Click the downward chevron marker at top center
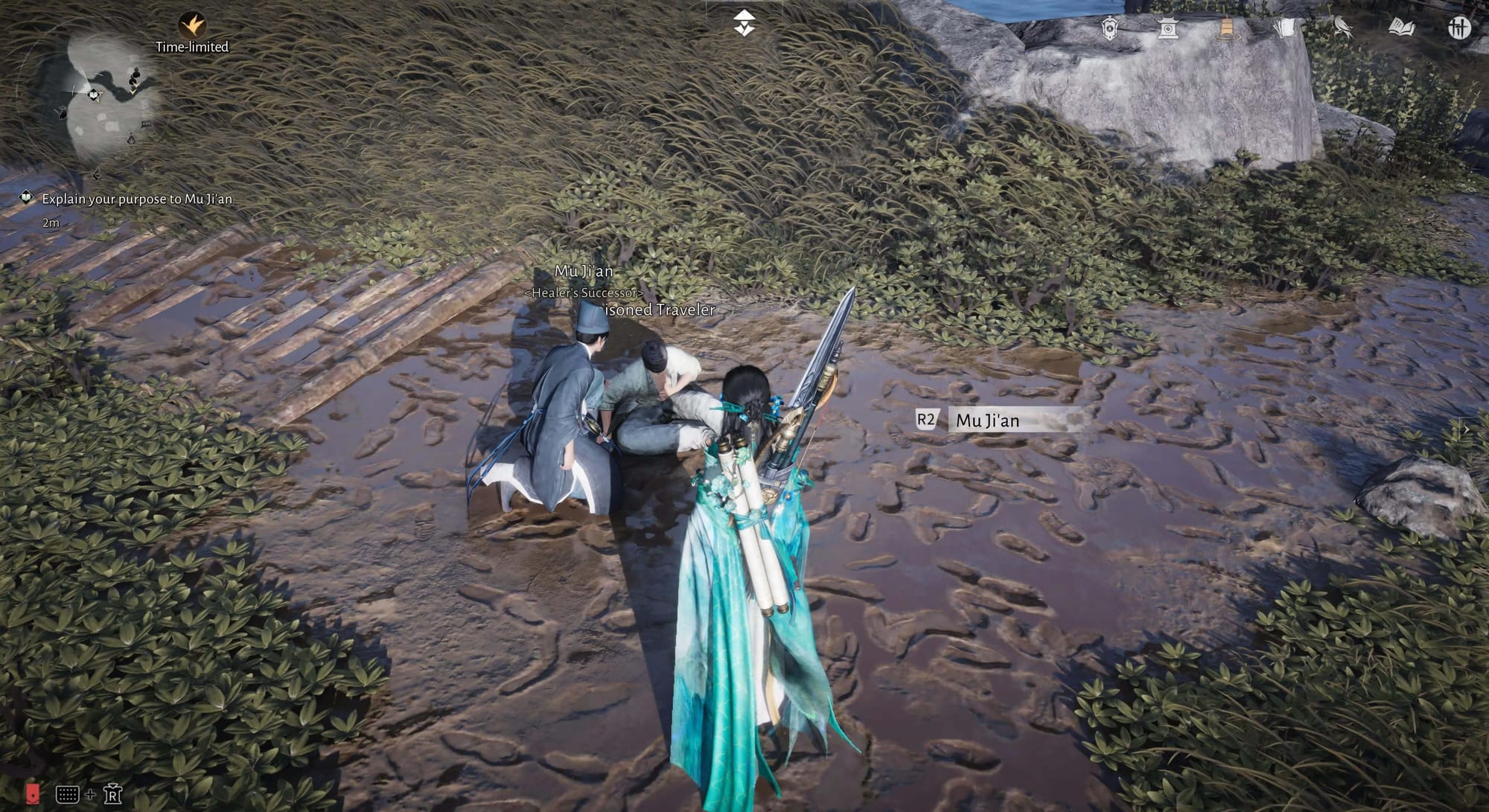The image size is (1489, 812). (x=744, y=24)
